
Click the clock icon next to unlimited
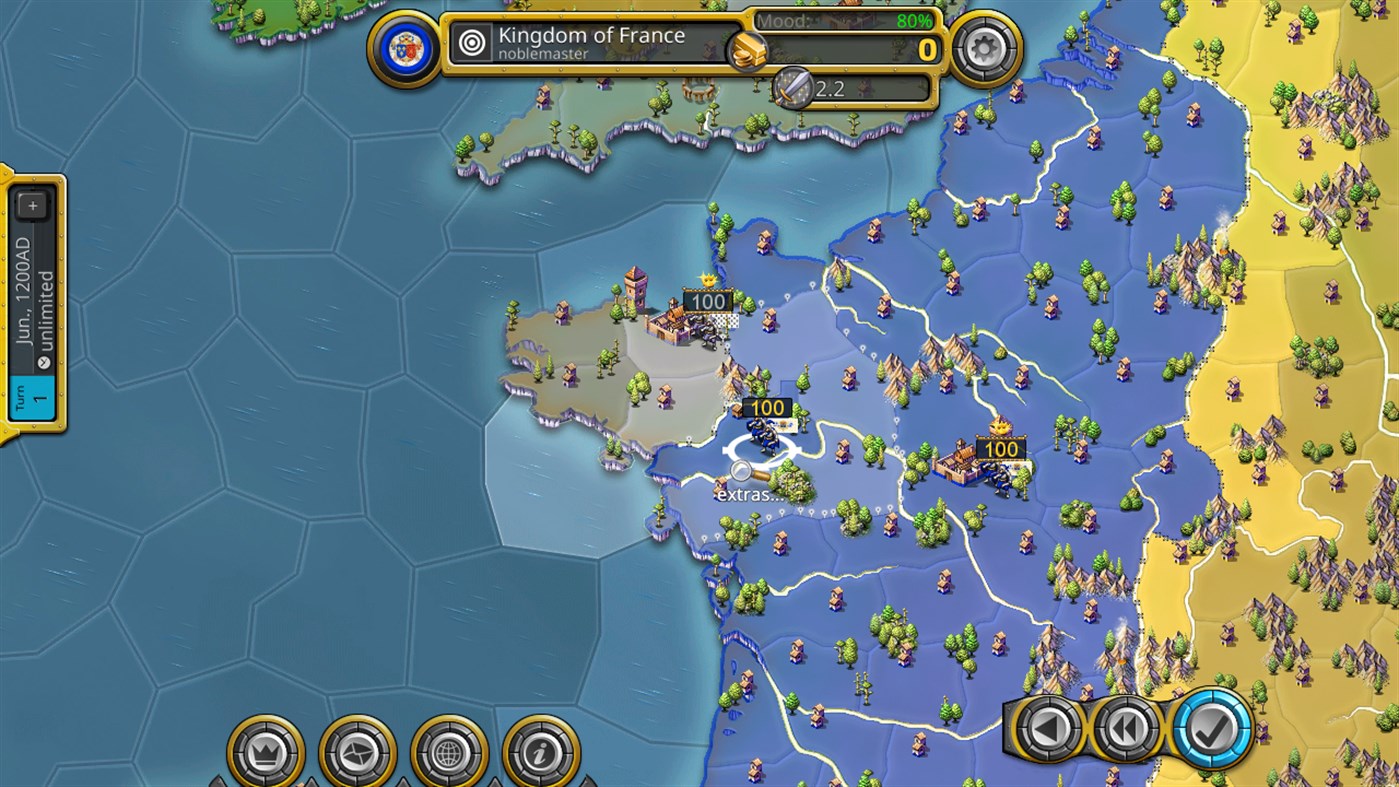pos(44,362)
